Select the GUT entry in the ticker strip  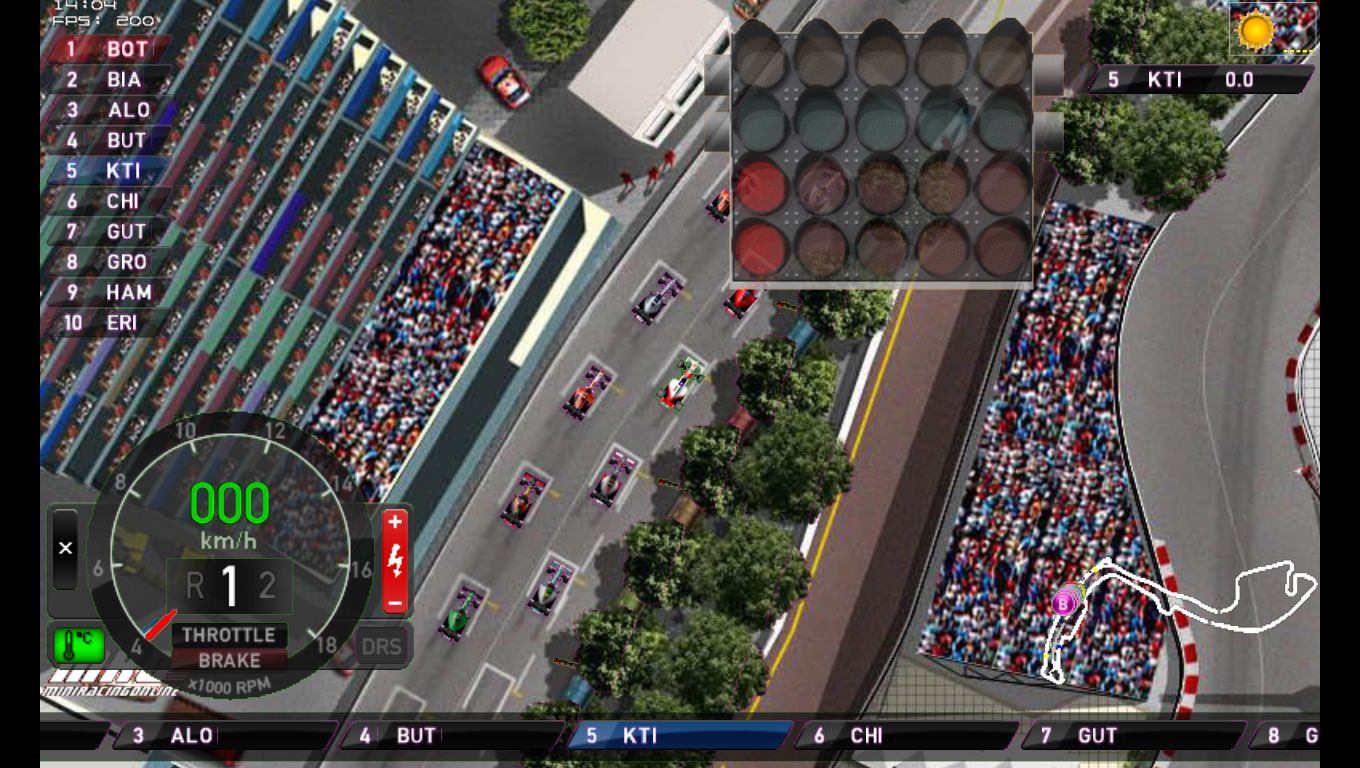click(x=1132, y=736)
